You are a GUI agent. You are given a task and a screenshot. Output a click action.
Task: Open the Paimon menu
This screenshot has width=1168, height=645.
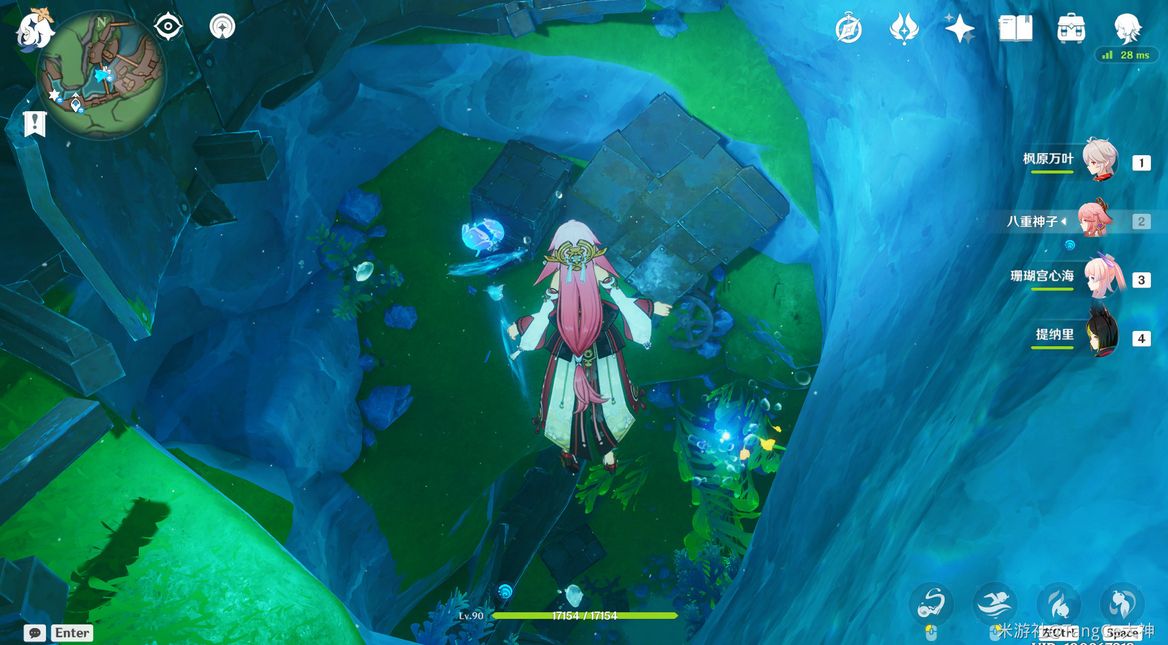click(34, 29)
